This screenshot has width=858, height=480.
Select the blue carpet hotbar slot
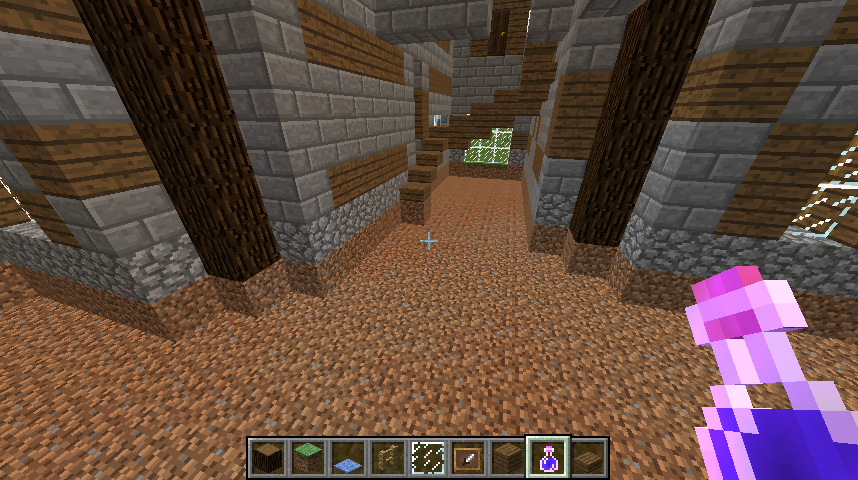pos(348,457)
